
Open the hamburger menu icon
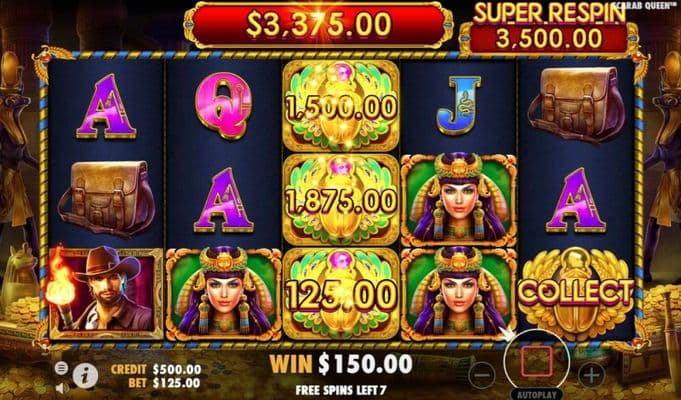[61, 368]
